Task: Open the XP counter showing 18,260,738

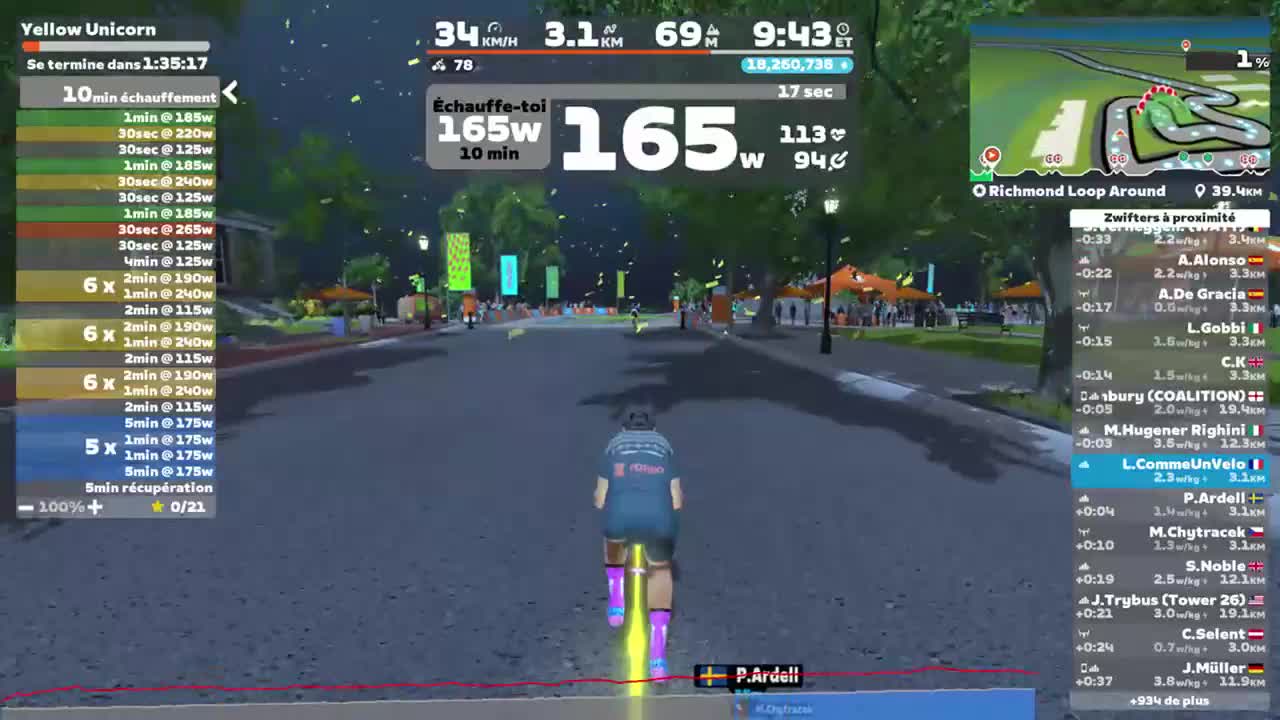Action: (x=795, y=65)
